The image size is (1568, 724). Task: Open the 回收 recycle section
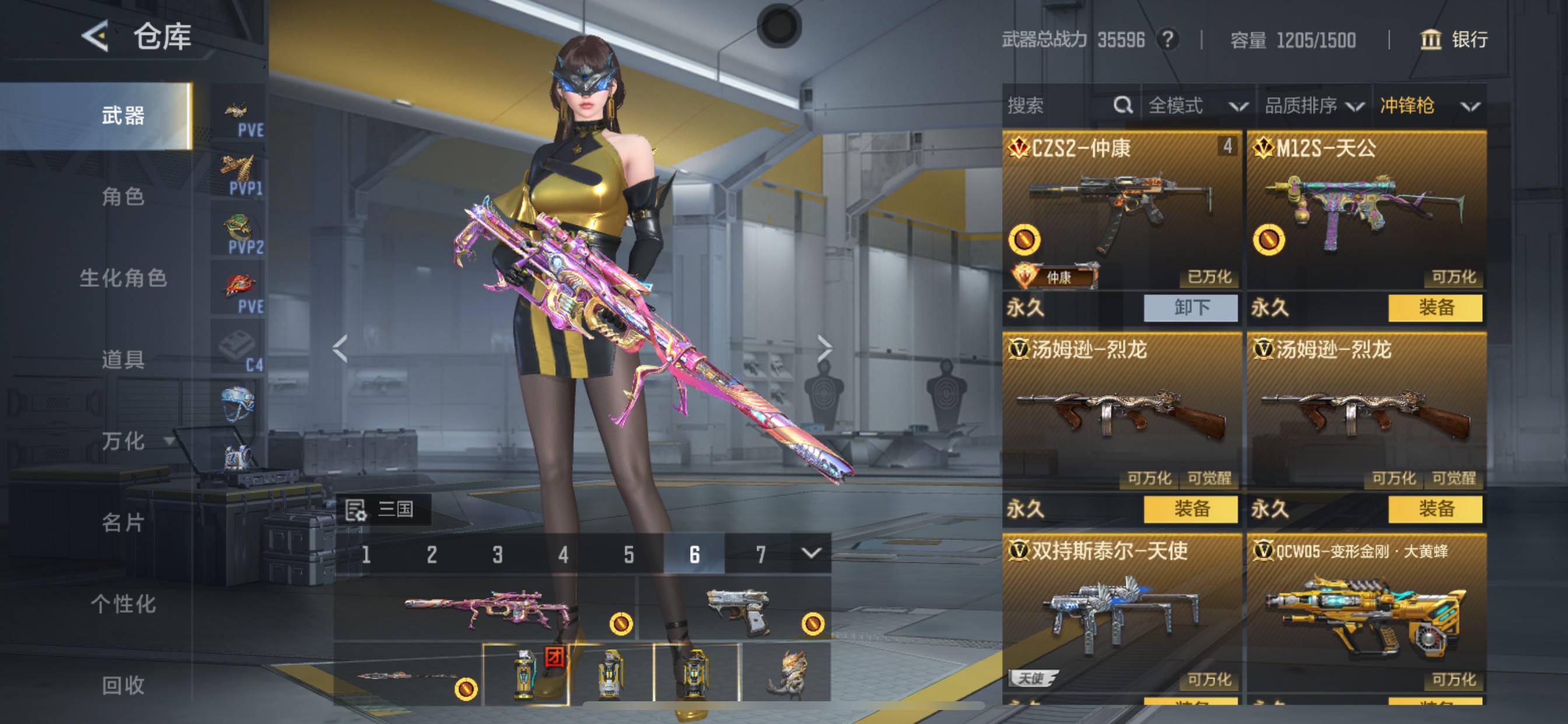(123, 685)
